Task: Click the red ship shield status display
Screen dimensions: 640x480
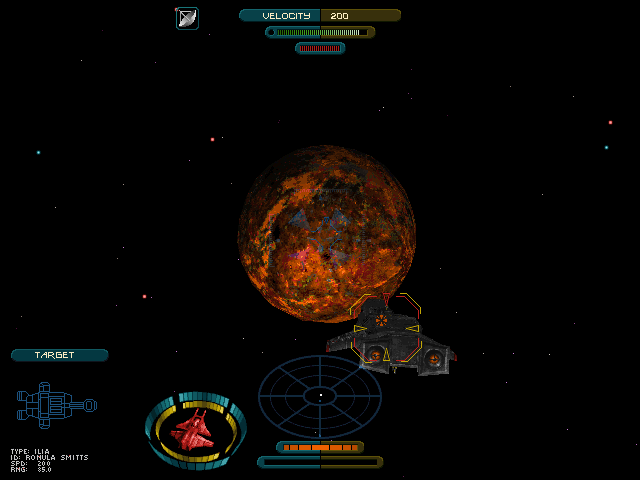Action: (x=195, y=430)
